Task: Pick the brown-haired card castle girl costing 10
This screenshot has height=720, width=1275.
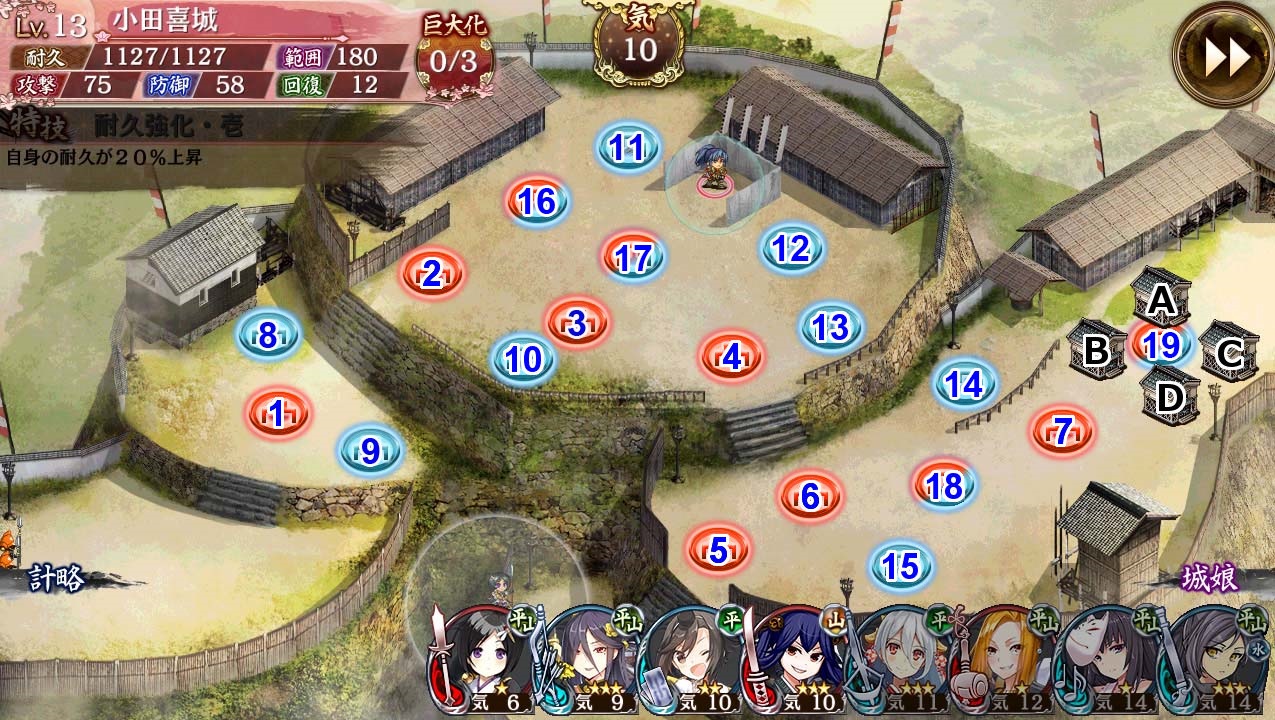Action: (695, 660)
